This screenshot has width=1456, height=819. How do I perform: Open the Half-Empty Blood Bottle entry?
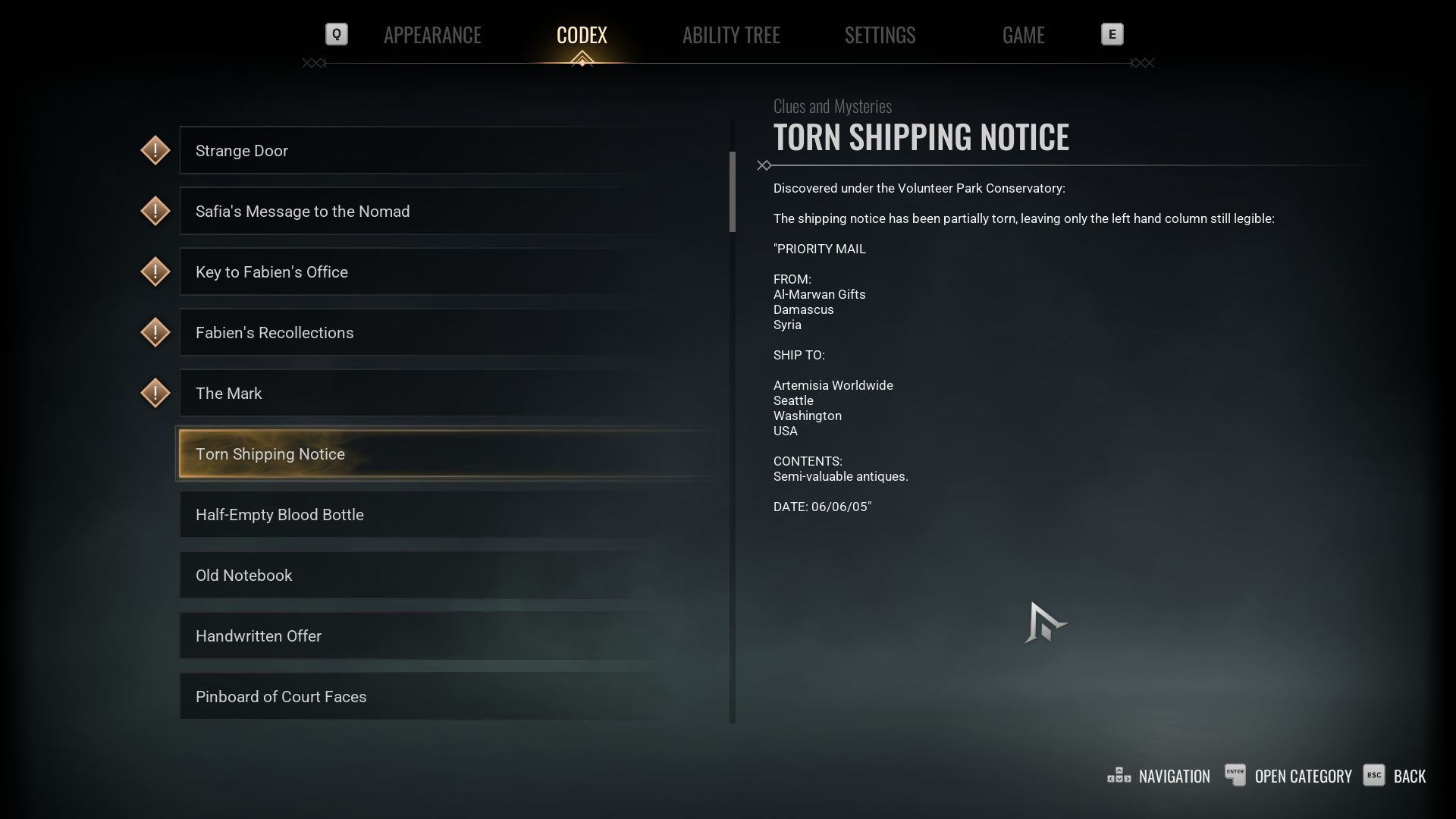tap(447, 515)
